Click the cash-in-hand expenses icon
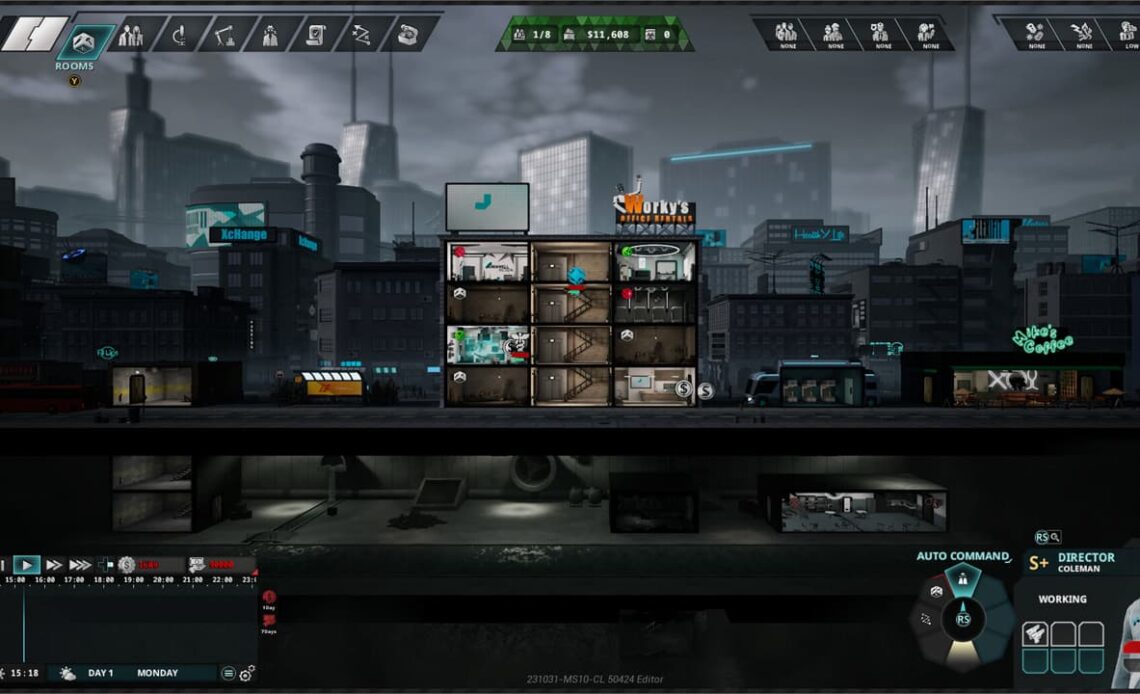 click(197, 565)
